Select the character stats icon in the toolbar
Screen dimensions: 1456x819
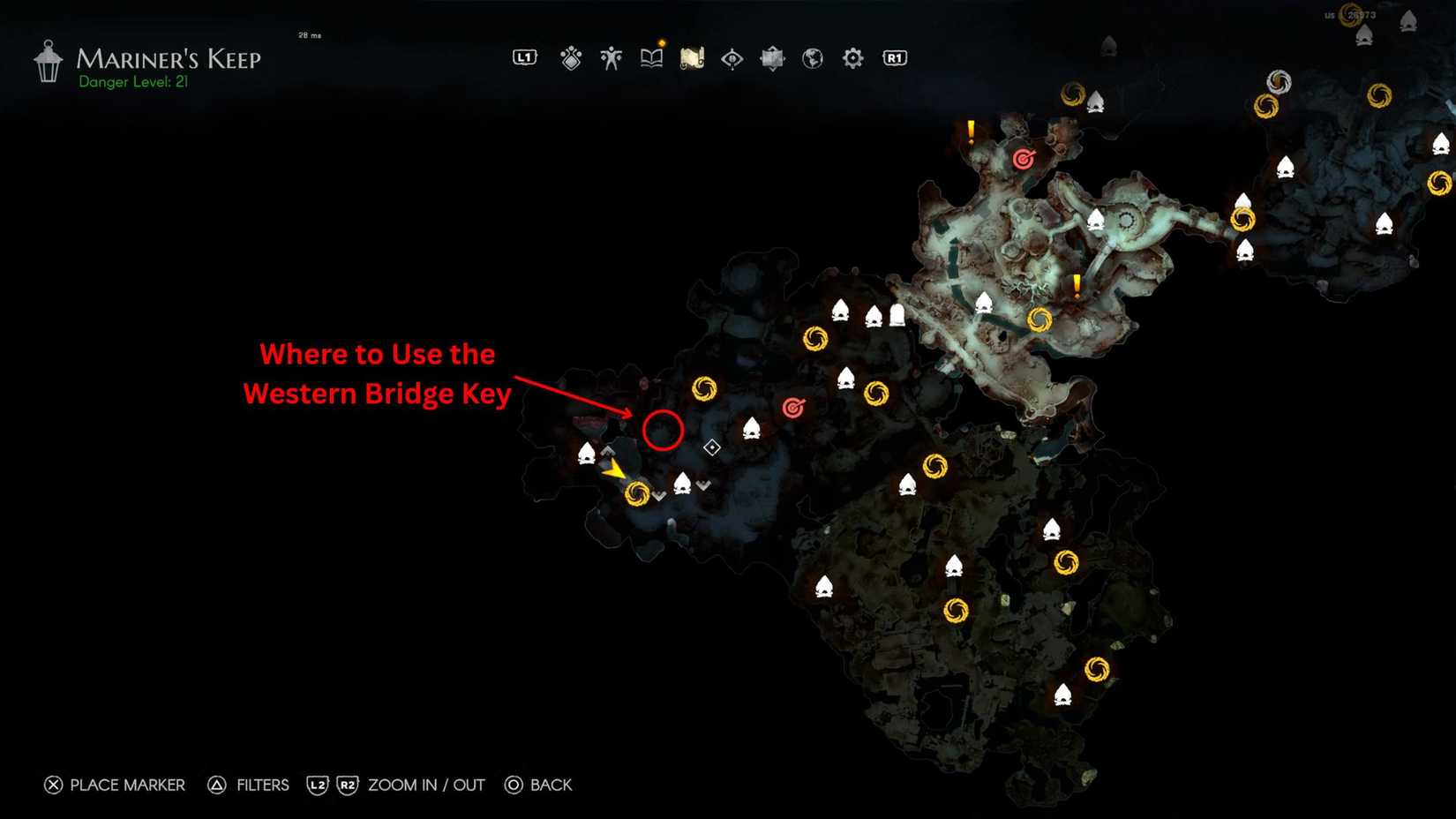(x=612, y=57)
